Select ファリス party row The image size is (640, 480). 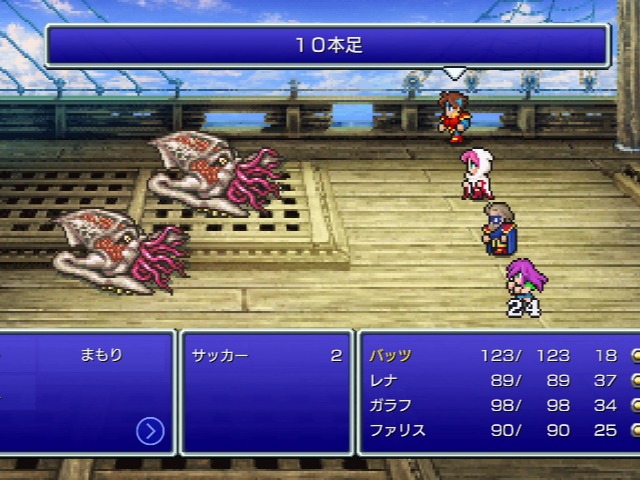396,430
